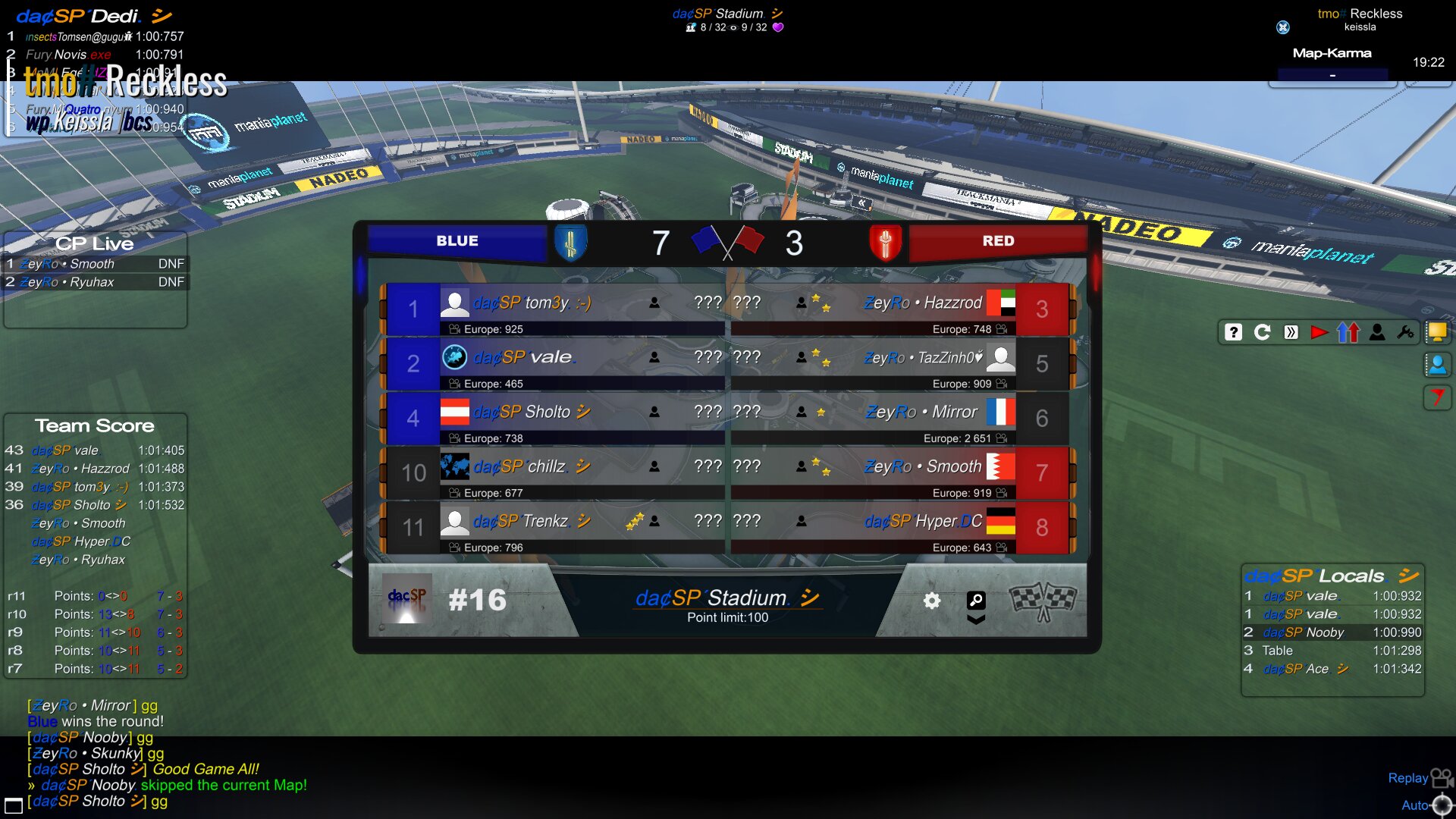This screenshot has width=1456, height=819.
Task: Click the circular restart arrow icon
Action: point(1263,332)
